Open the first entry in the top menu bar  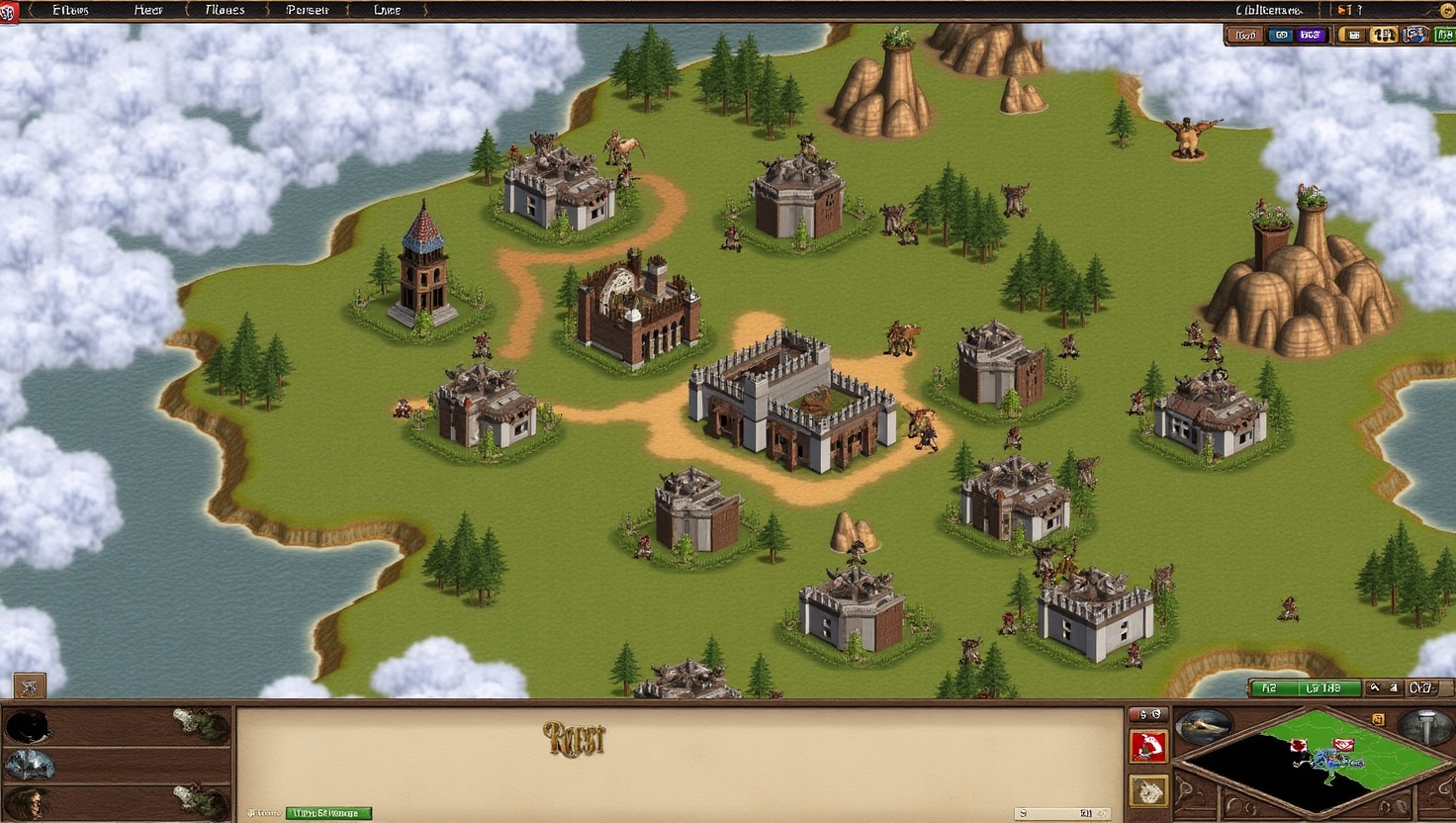69,10
